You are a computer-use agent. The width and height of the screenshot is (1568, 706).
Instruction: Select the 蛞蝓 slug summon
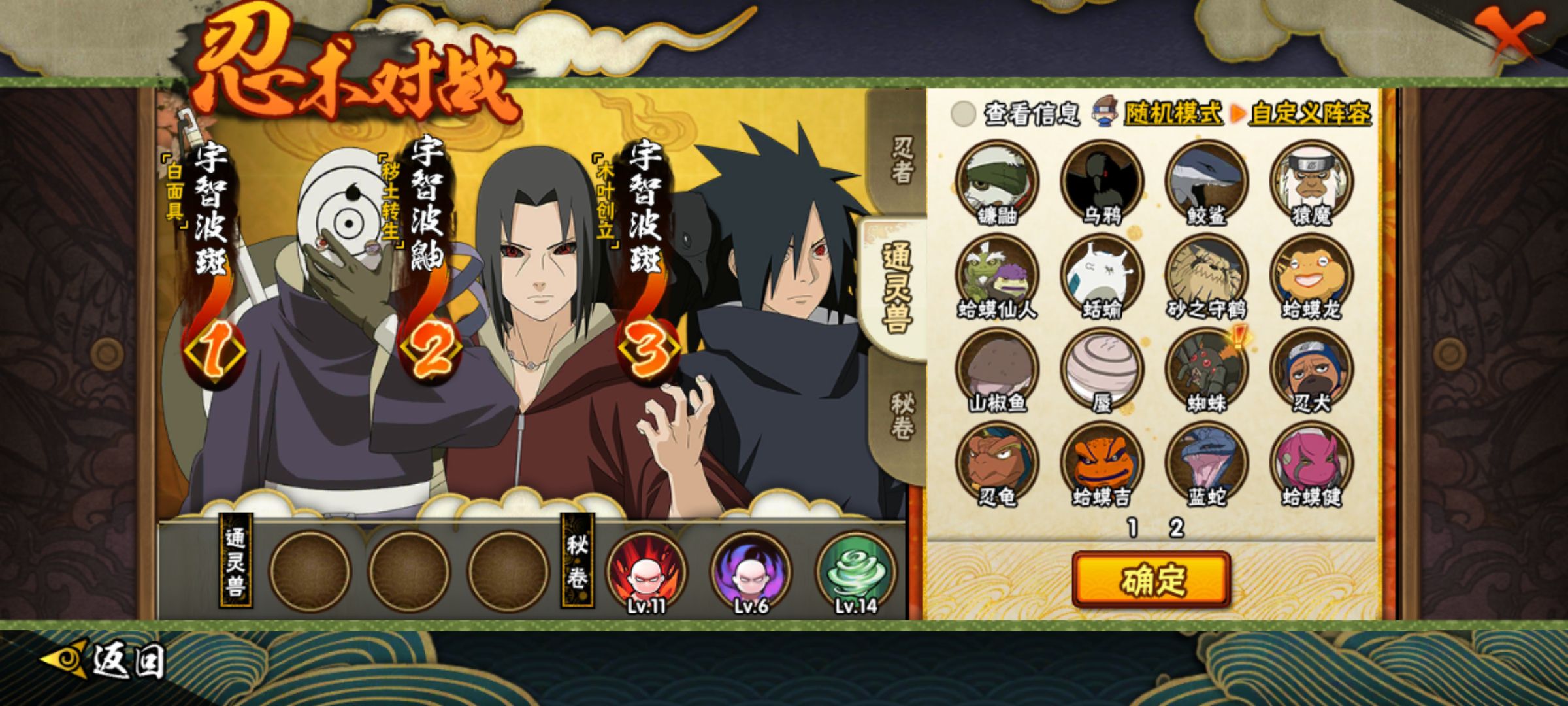[1102, 275]
